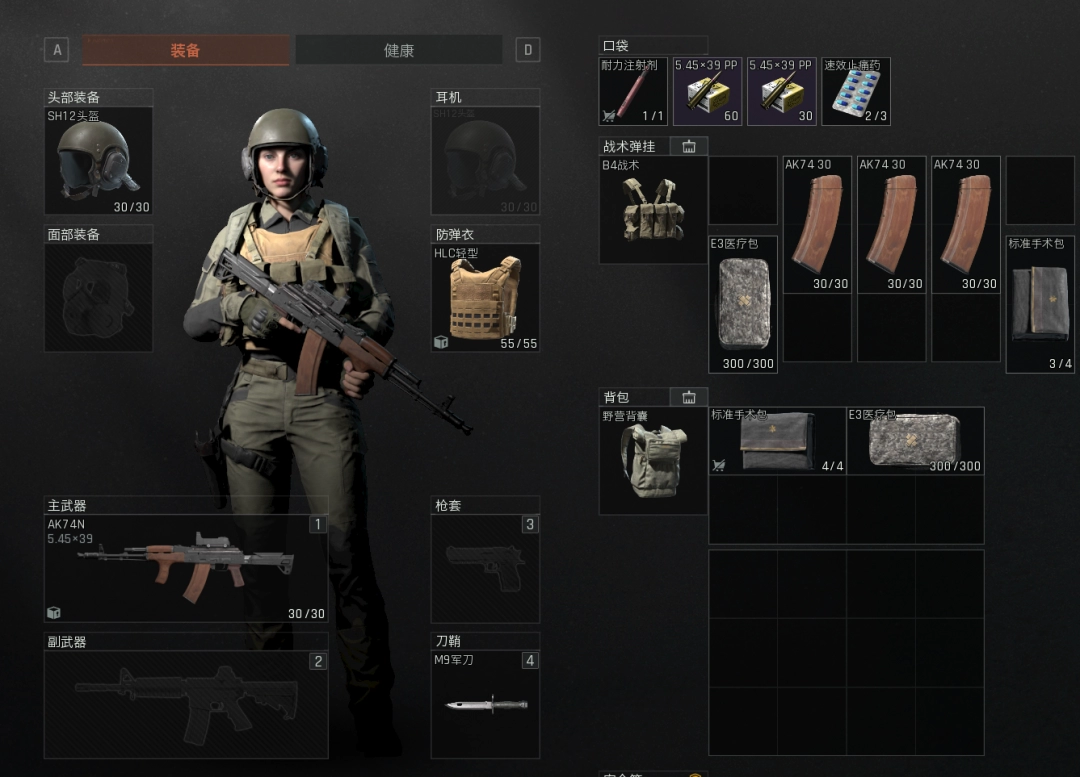
Task: Select the surgical kit in the backpack
Action: [x=777, y=441]
